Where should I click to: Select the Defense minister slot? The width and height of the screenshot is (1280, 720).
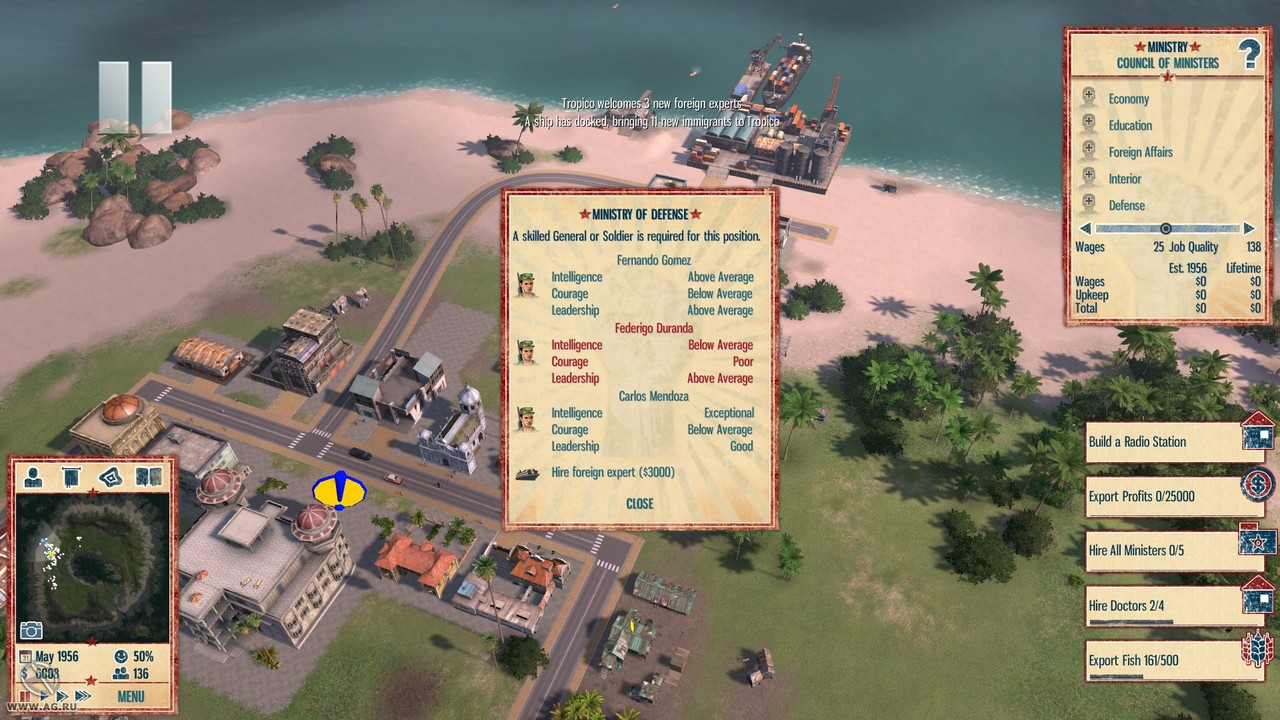coord(1126,205)
